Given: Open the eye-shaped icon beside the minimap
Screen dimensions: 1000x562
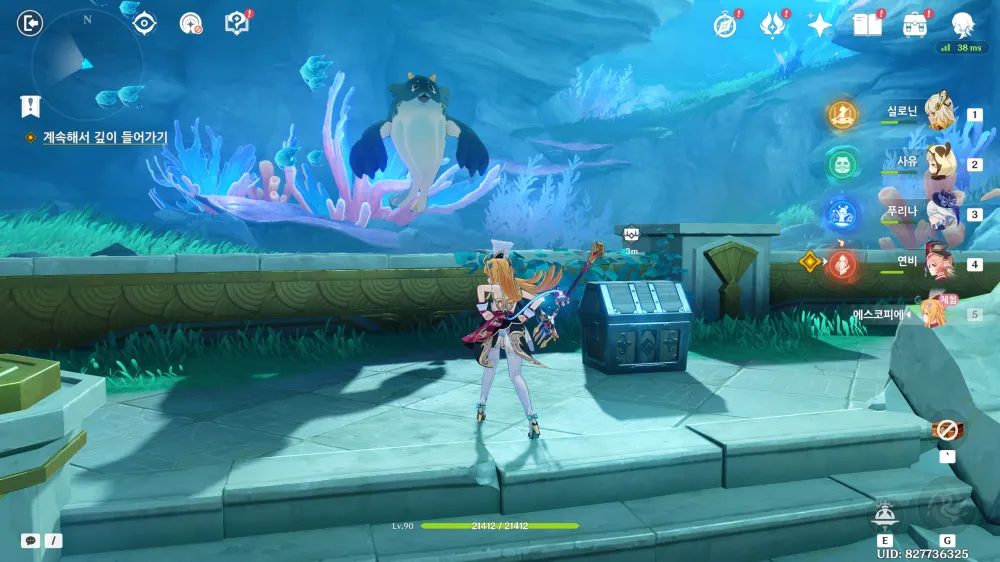Looking at the screenshot, I should (145, 23).
